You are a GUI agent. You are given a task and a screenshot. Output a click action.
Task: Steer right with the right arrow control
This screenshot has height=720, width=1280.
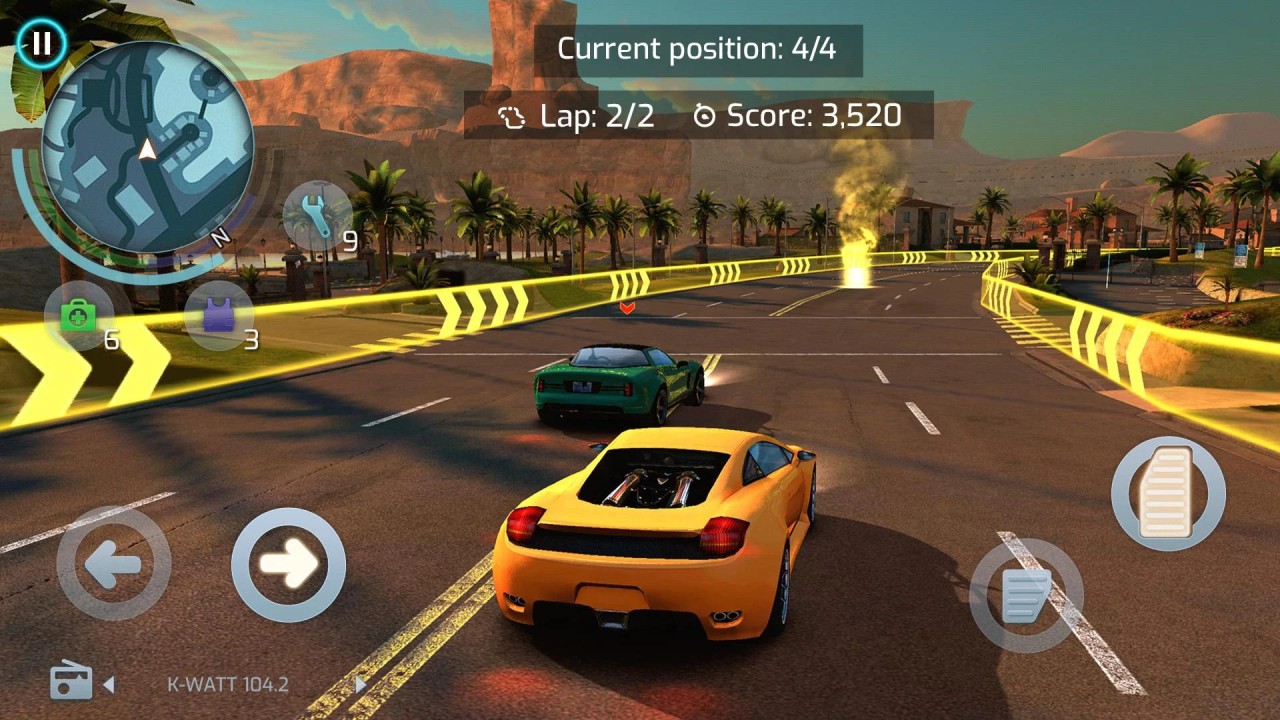(288, 565)
